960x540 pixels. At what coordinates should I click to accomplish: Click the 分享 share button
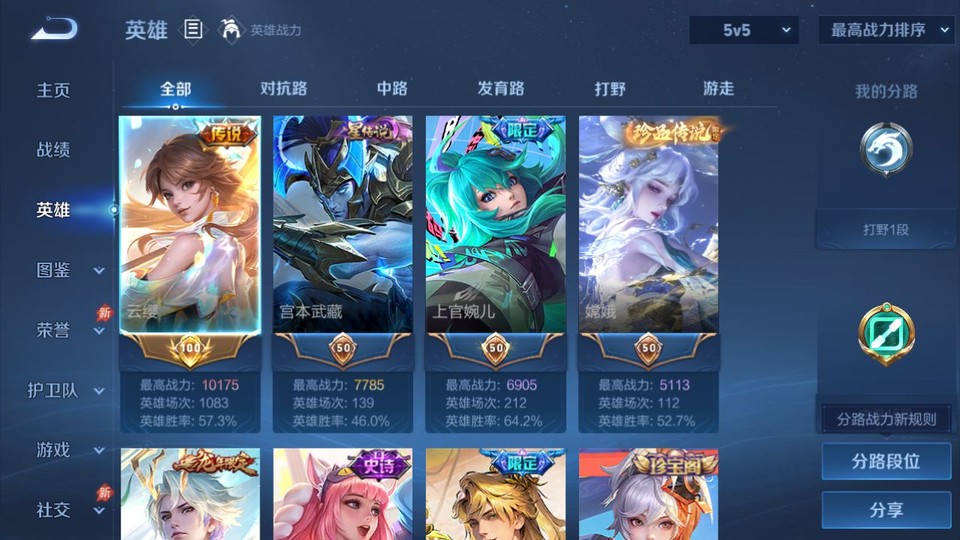(x=886, y=510)
